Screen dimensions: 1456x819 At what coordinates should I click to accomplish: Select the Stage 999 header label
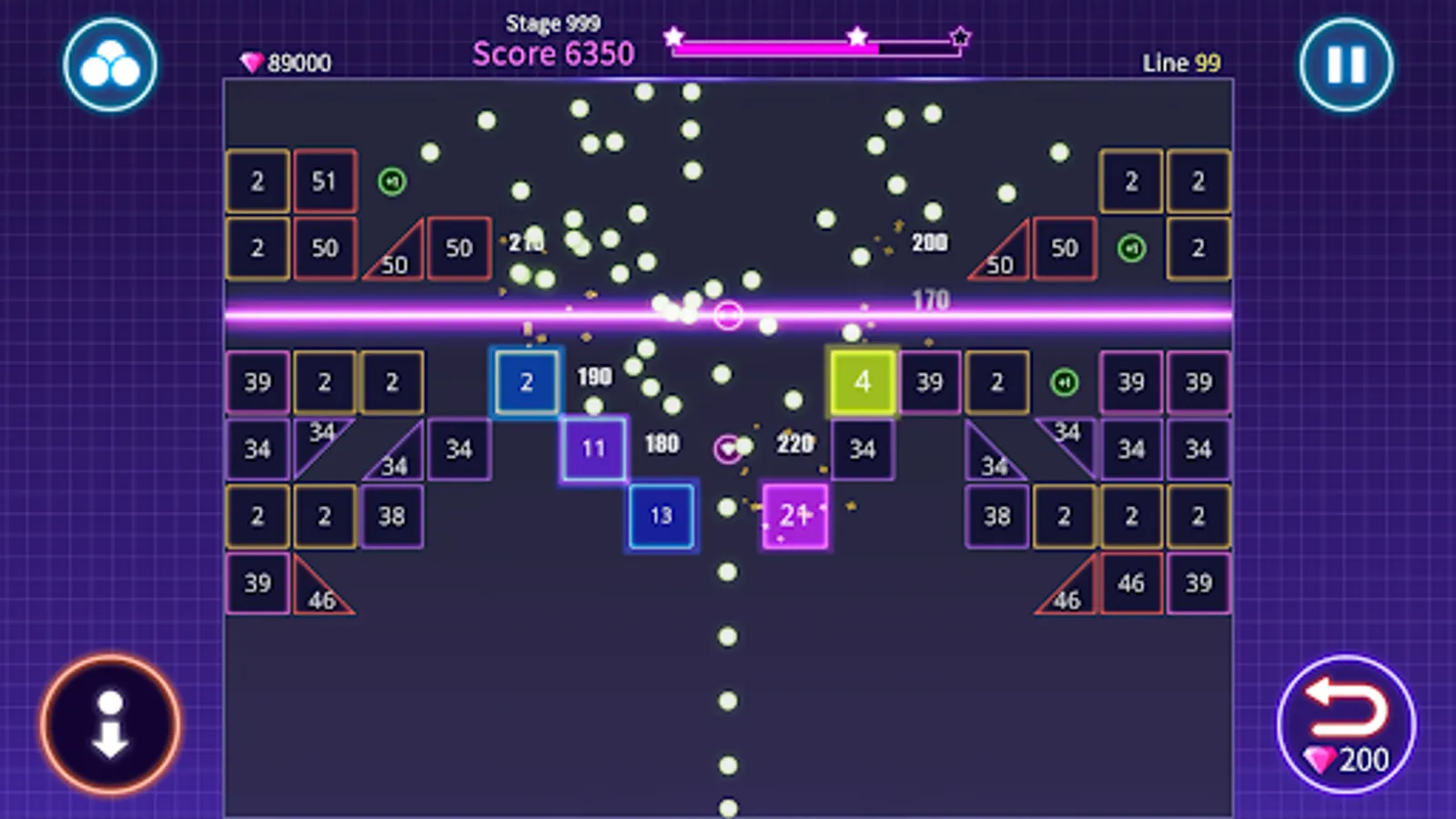(551, 21)
